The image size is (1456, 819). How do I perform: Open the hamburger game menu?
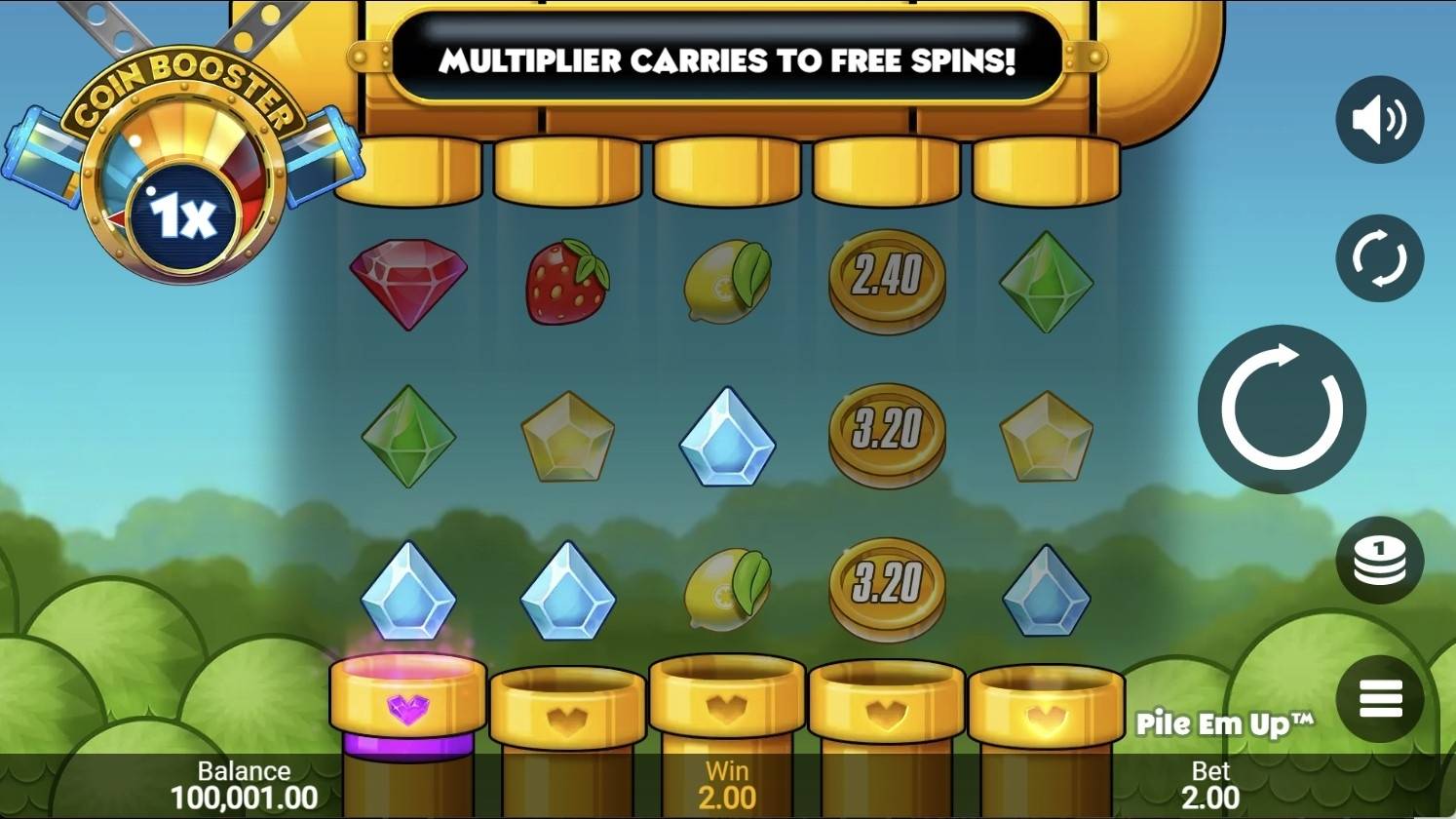tap(1379, 699)
